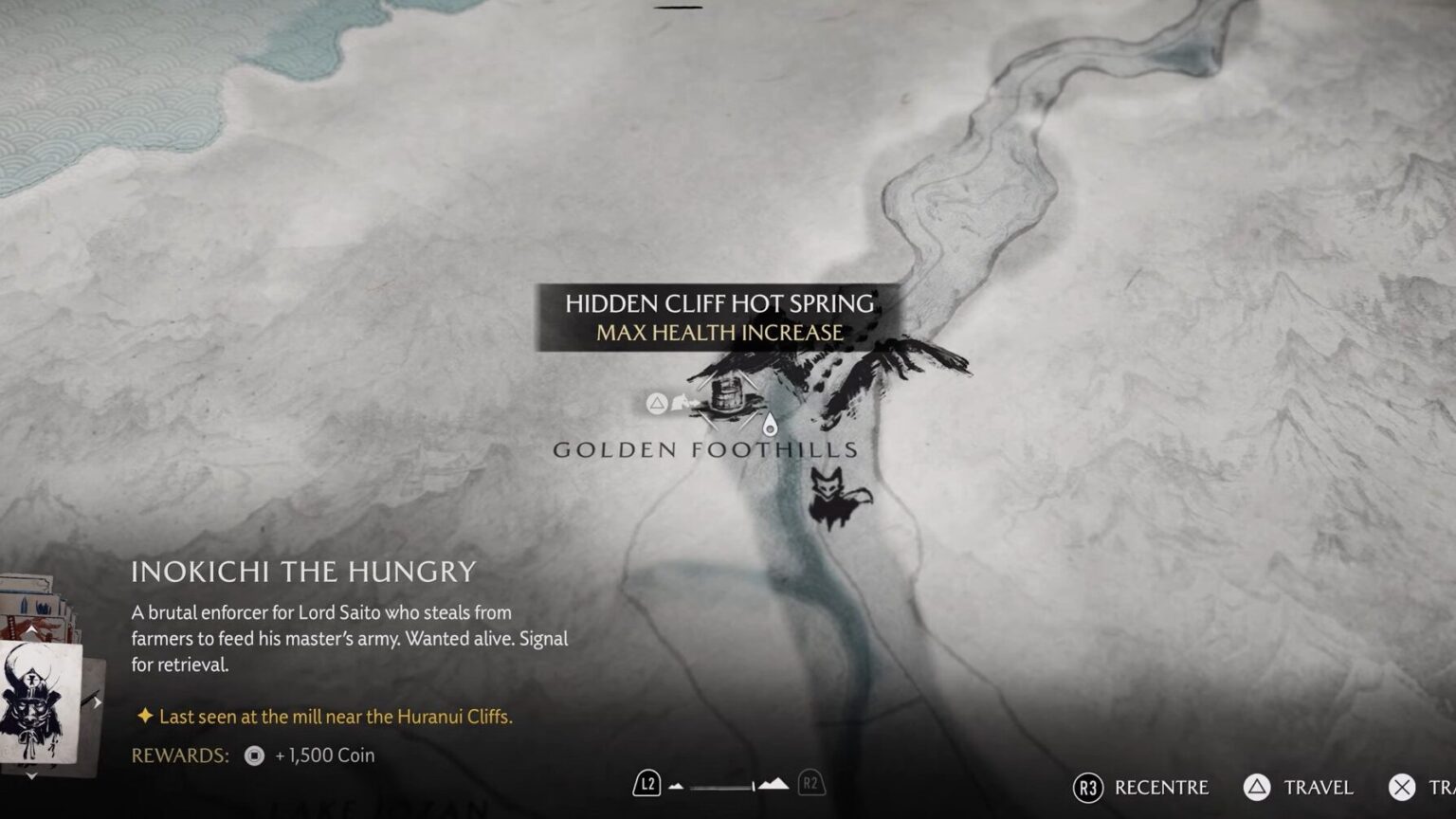Click the triangle button icon beside Travel
The image size is (1456, 819).
click(x=1255, y=787)
